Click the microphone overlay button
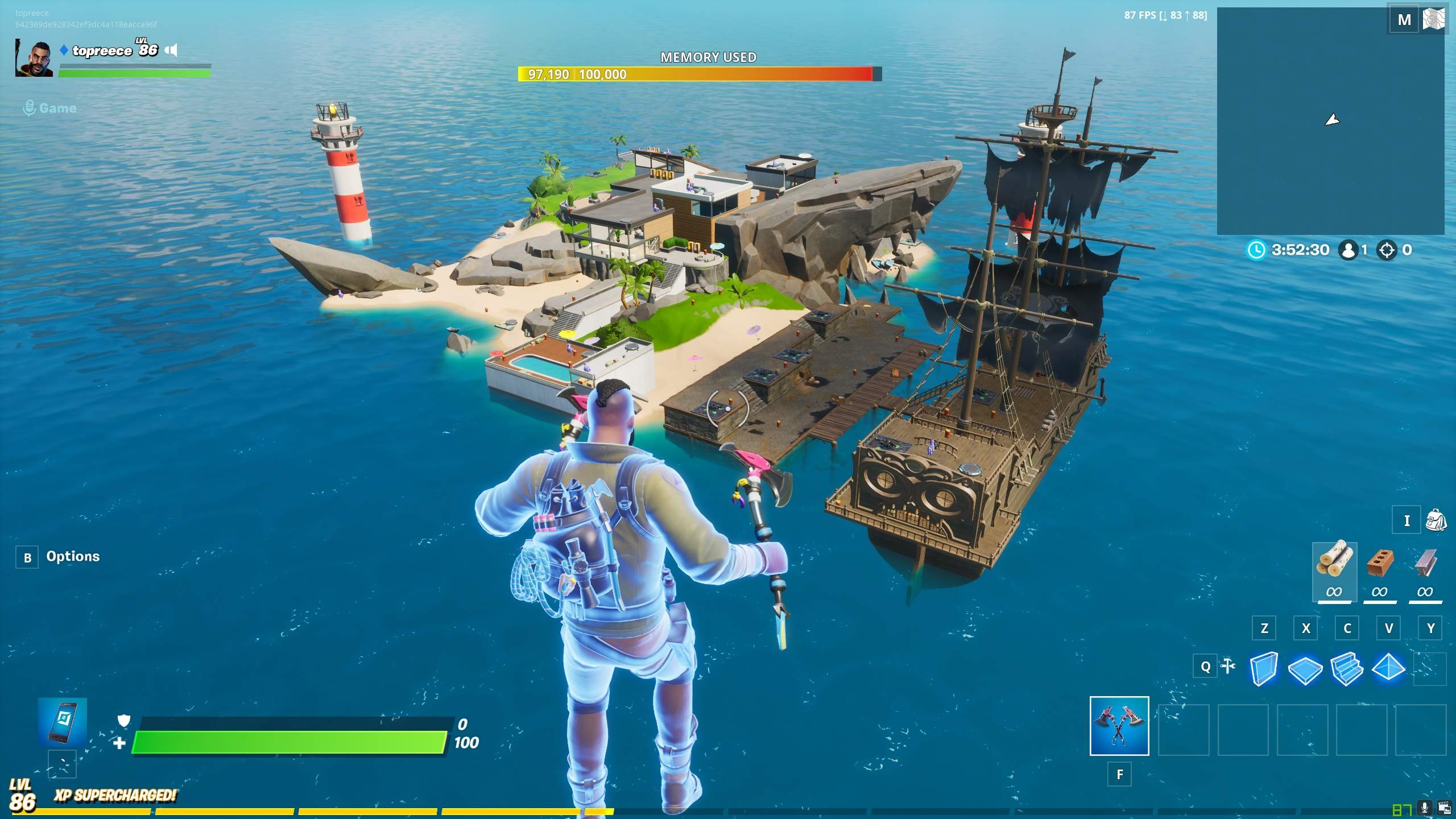The image size is (1456, 819). (x=1425, y=808)
